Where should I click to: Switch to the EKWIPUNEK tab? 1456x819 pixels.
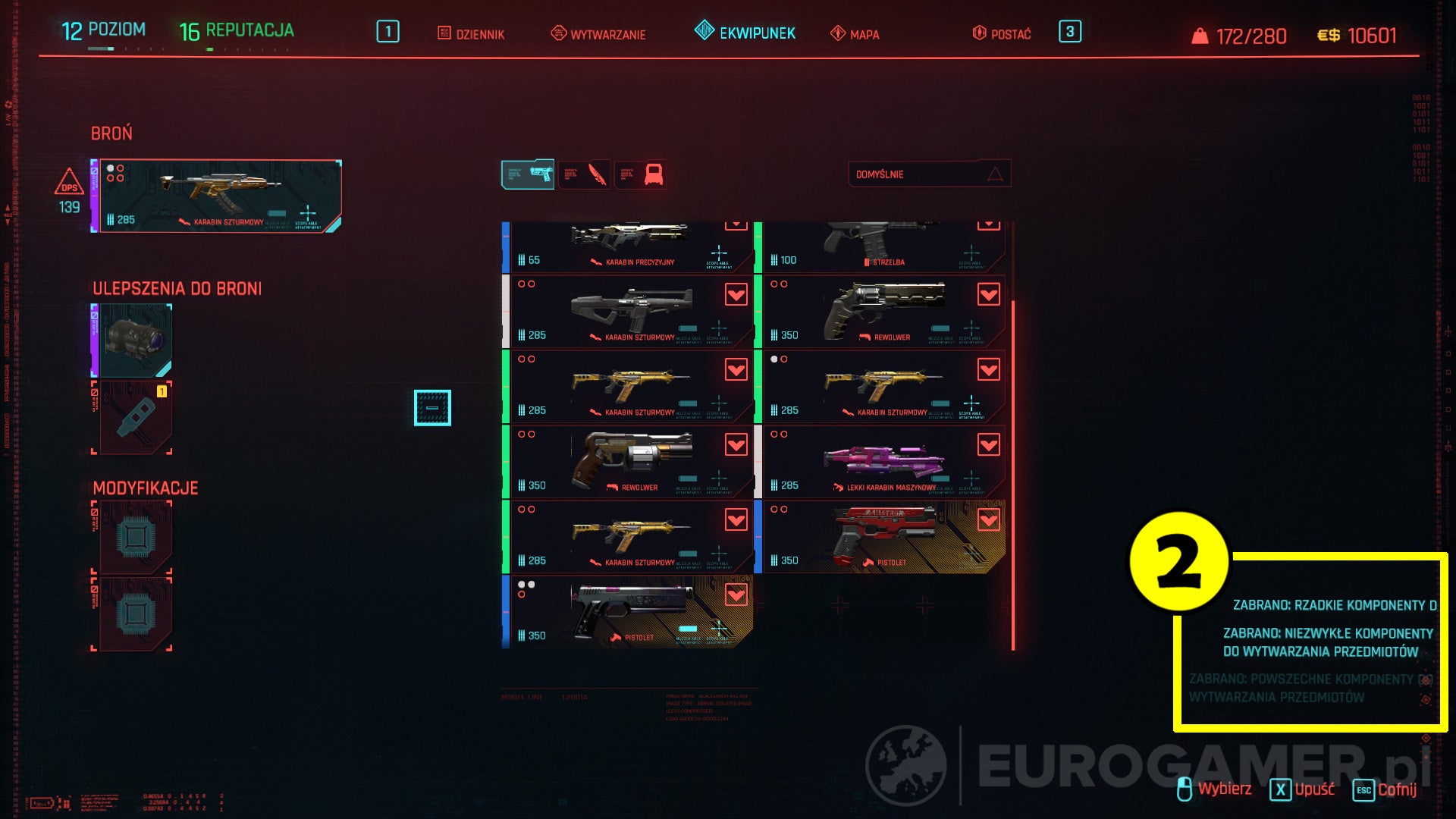748,33
